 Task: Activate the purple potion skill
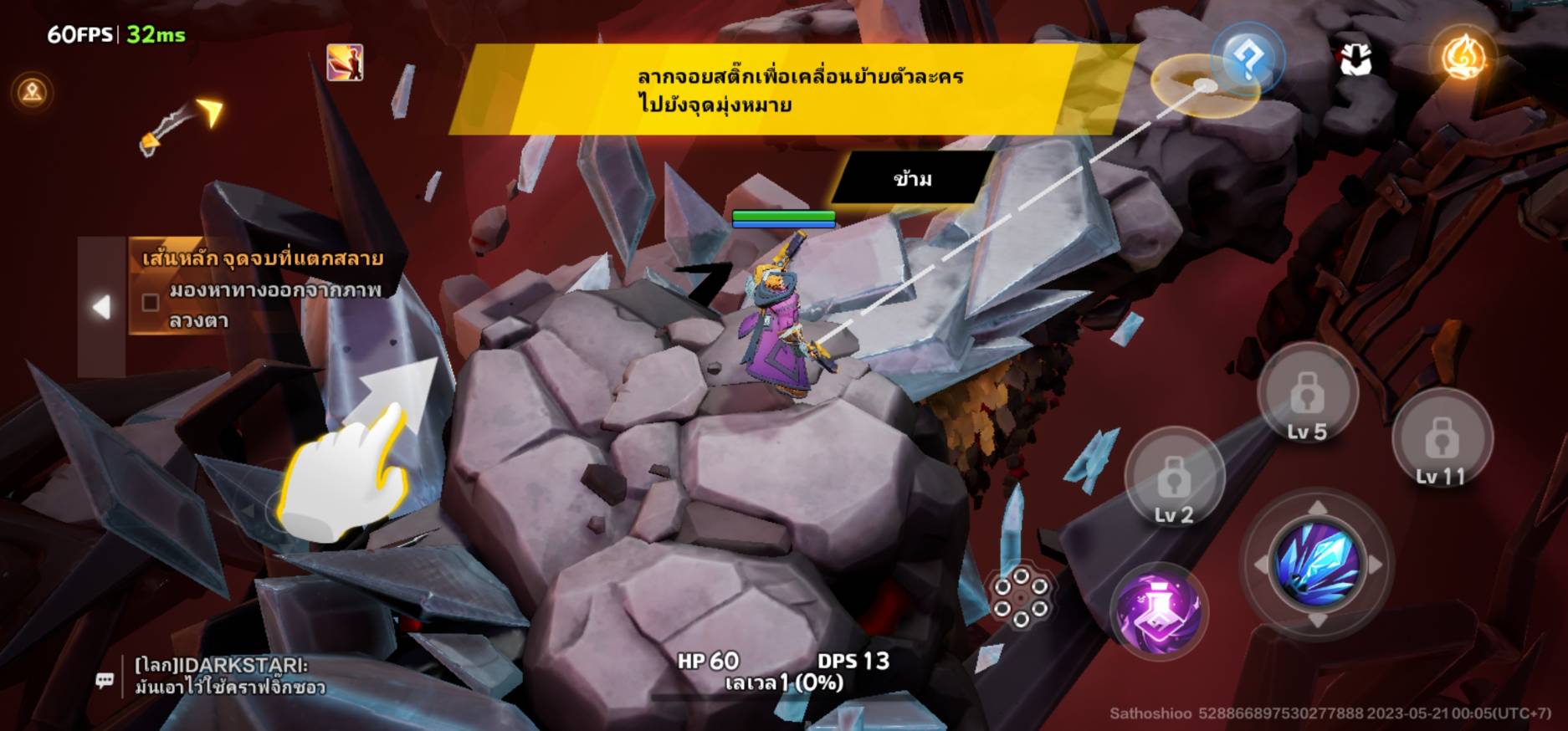[x=1159, y=610]
